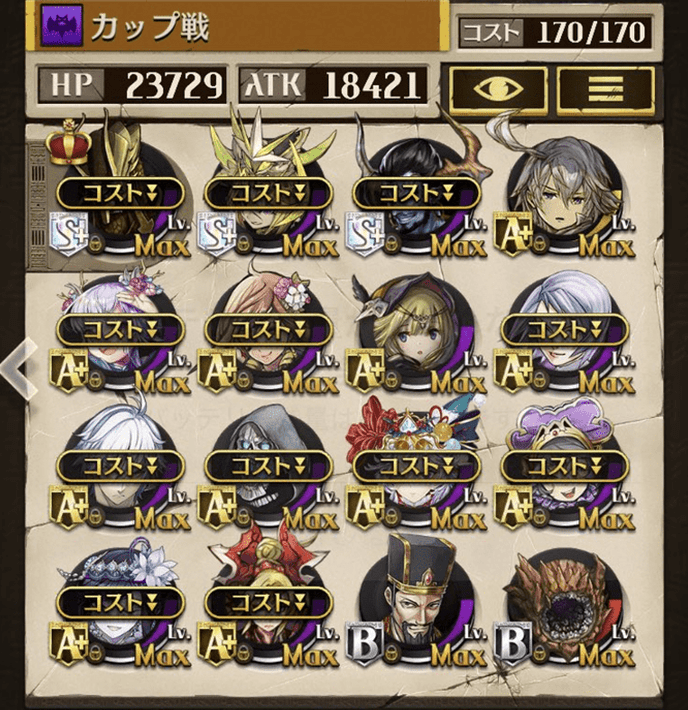Open the three-line list menu
Screen dimensions: 688x710
[608, 88]
